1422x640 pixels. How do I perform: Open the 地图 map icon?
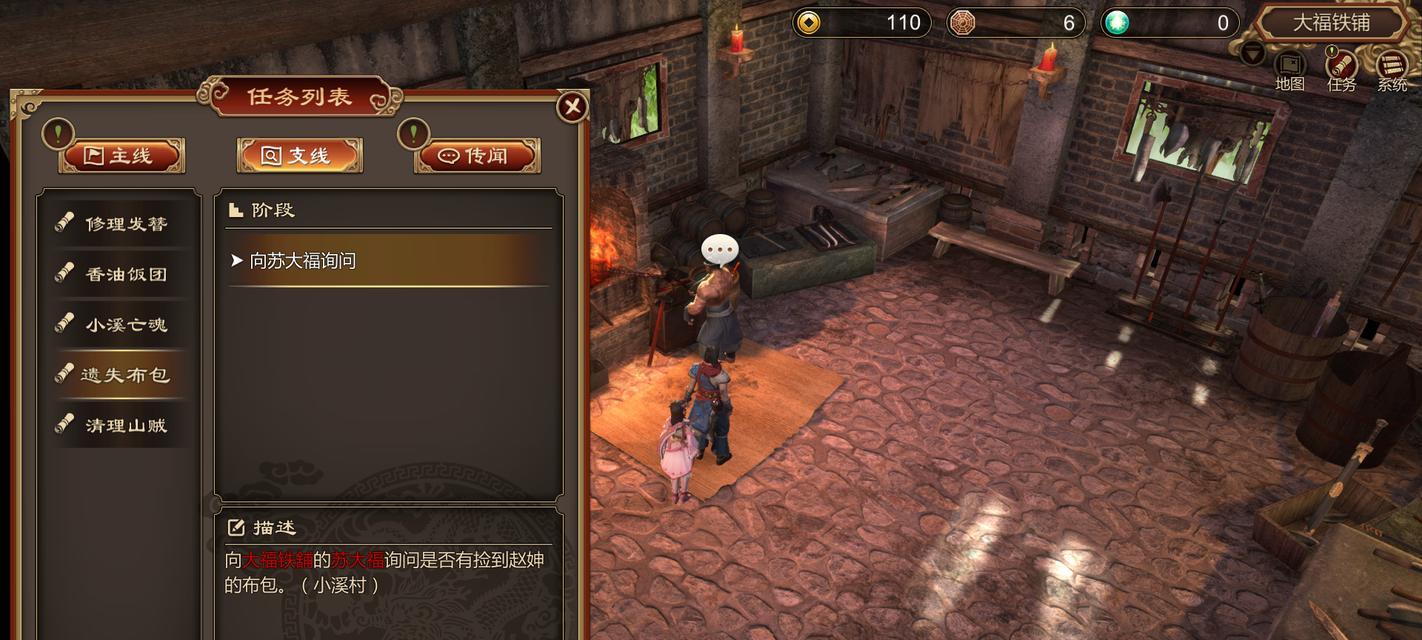pos(1290,68)
